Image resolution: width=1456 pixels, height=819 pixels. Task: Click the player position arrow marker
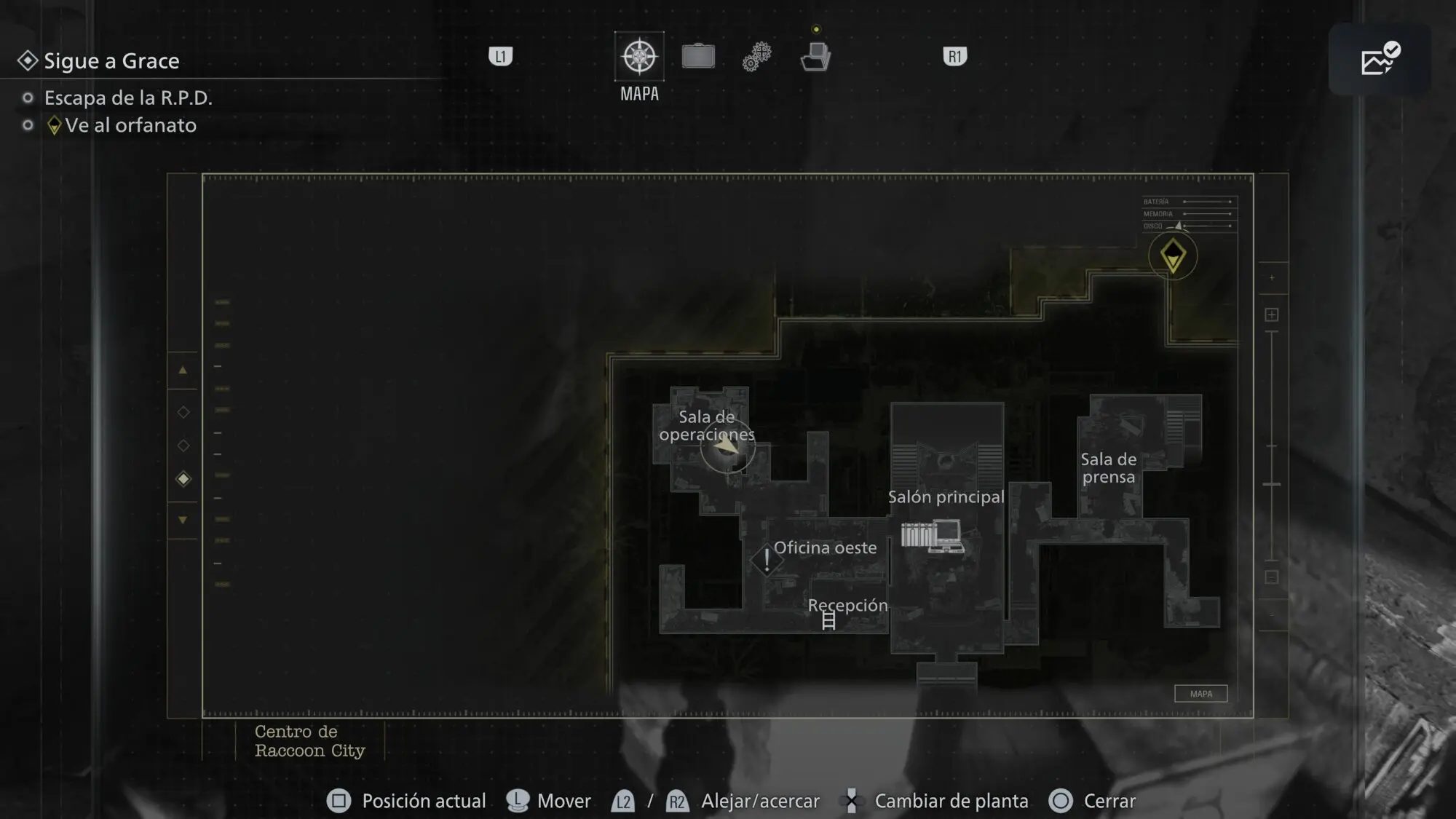pyautogui.click(x=727, y=445)
